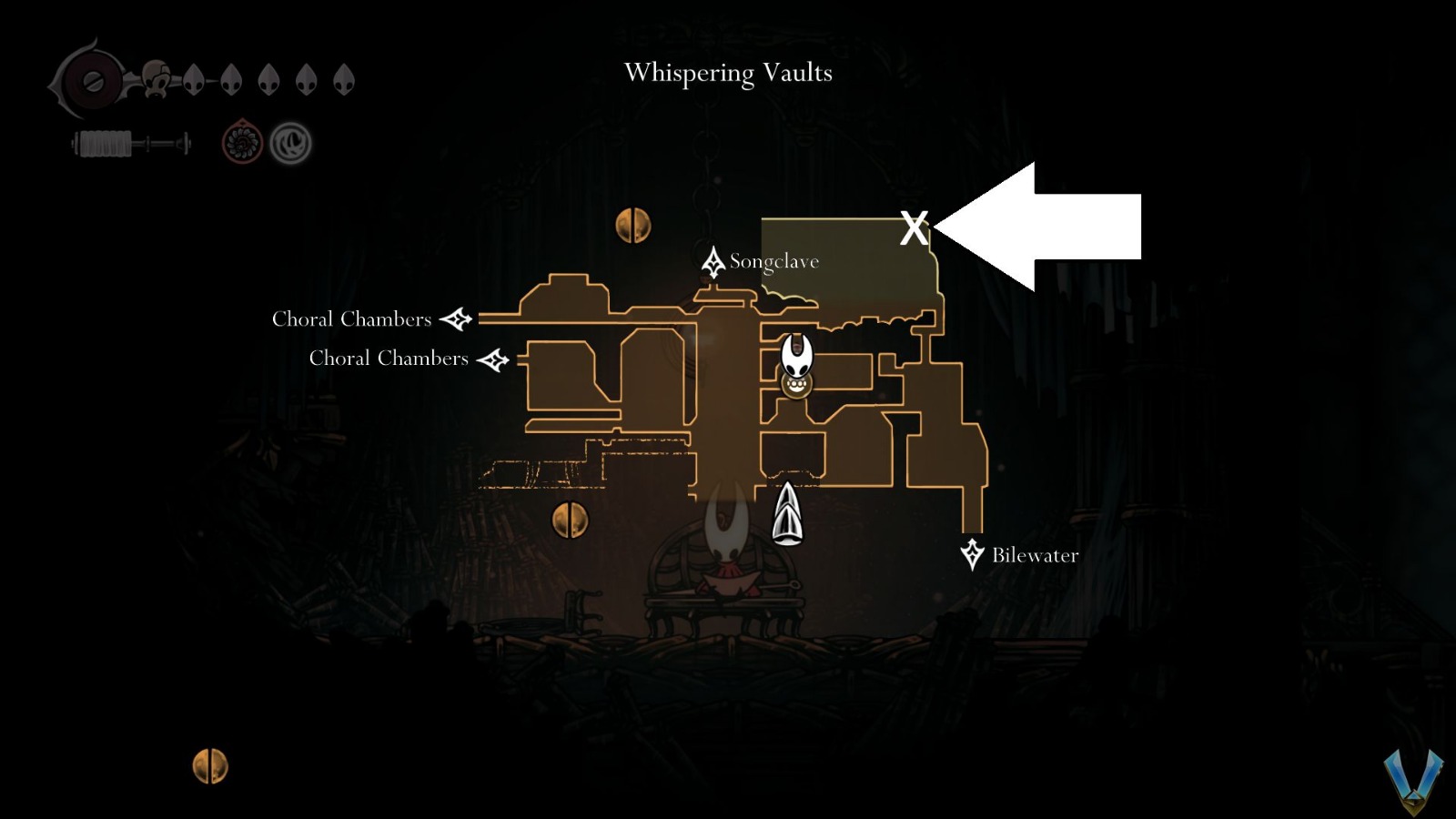Select the rightmost intact mask icon
Image resolution: width=1456 pixels, height=819 pixels.
(x=343, y=77)
